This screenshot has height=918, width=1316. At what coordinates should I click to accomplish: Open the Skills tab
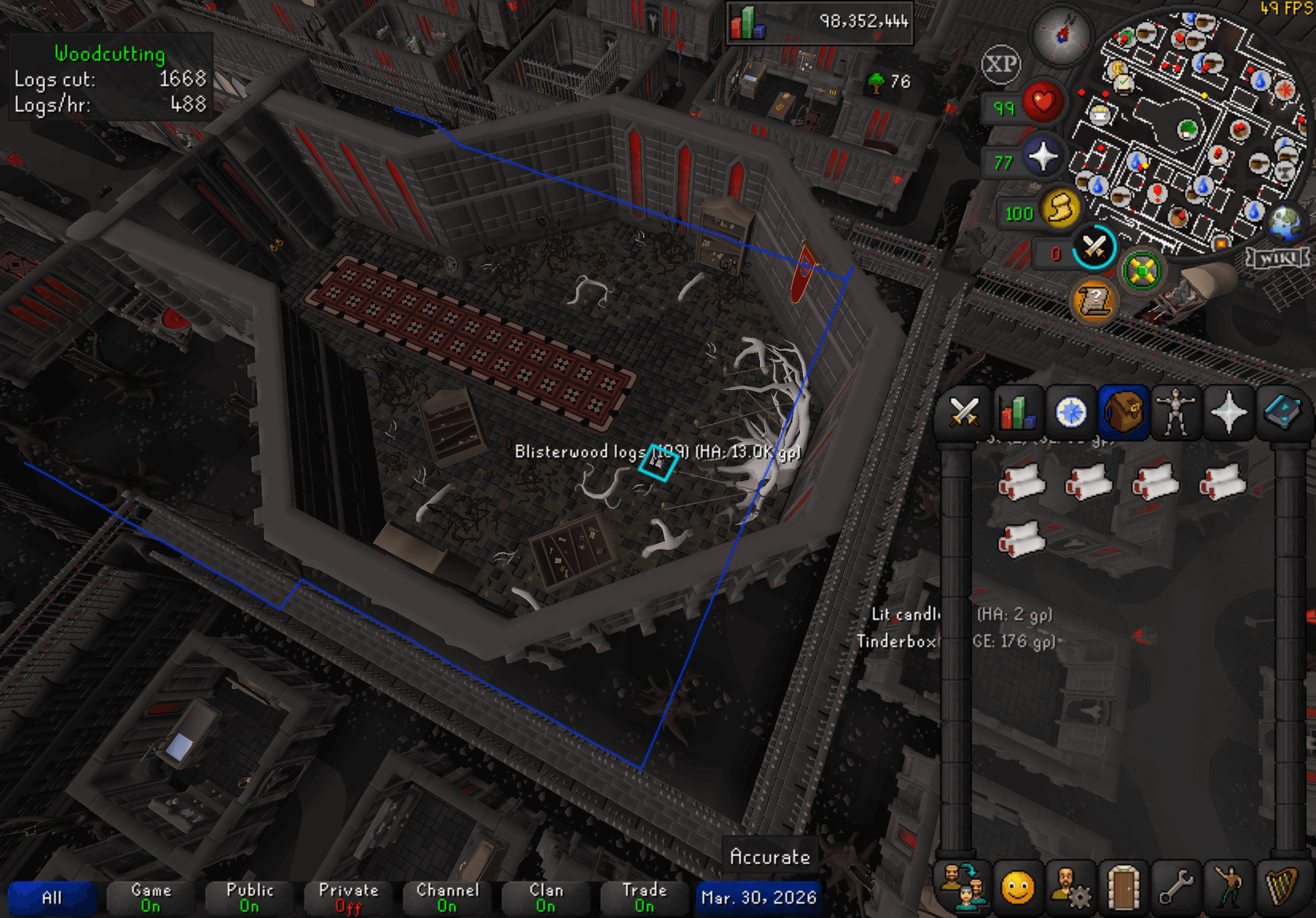coord(1019,413)
